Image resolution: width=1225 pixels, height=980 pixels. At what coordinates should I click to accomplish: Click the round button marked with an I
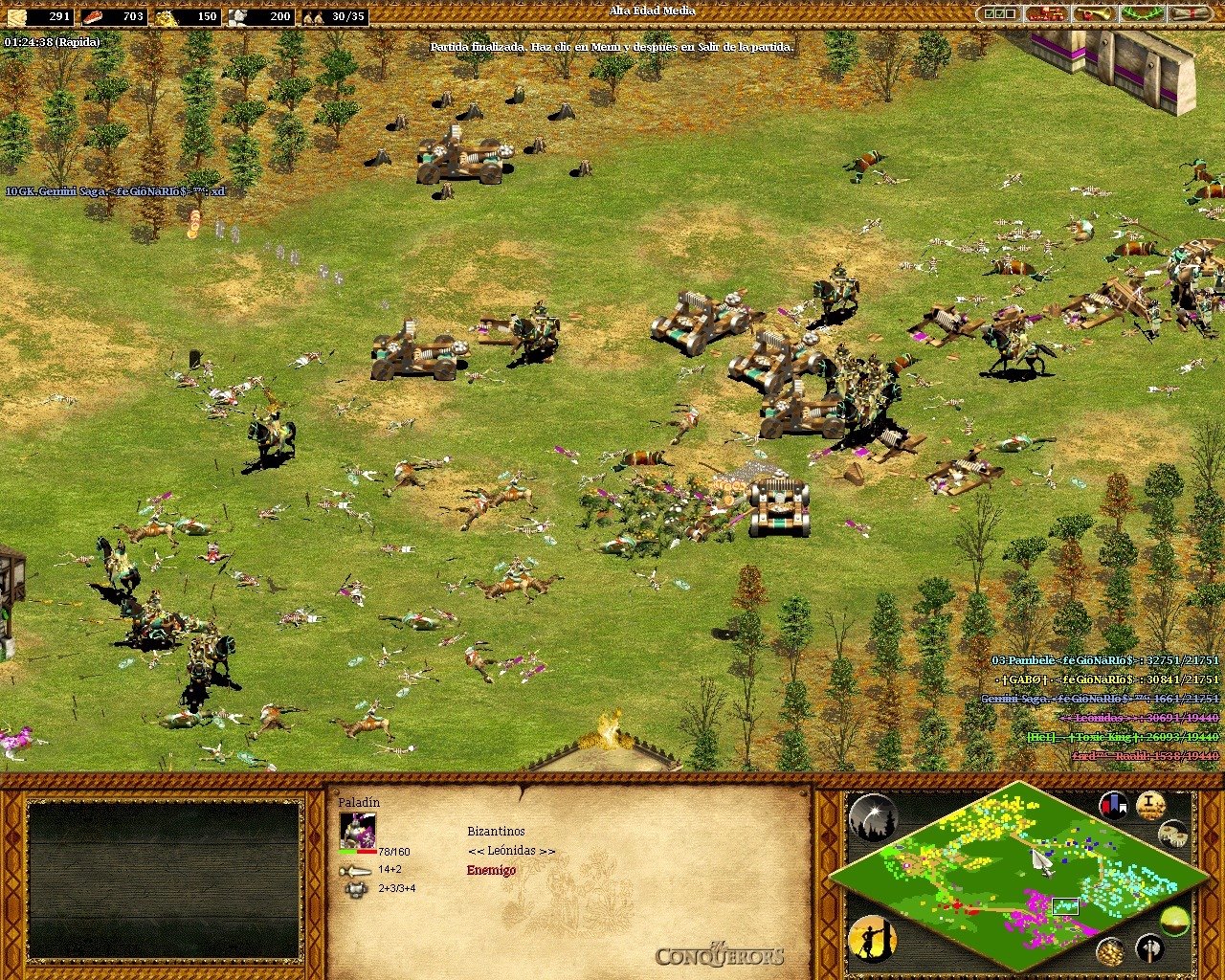(1150, 805)
